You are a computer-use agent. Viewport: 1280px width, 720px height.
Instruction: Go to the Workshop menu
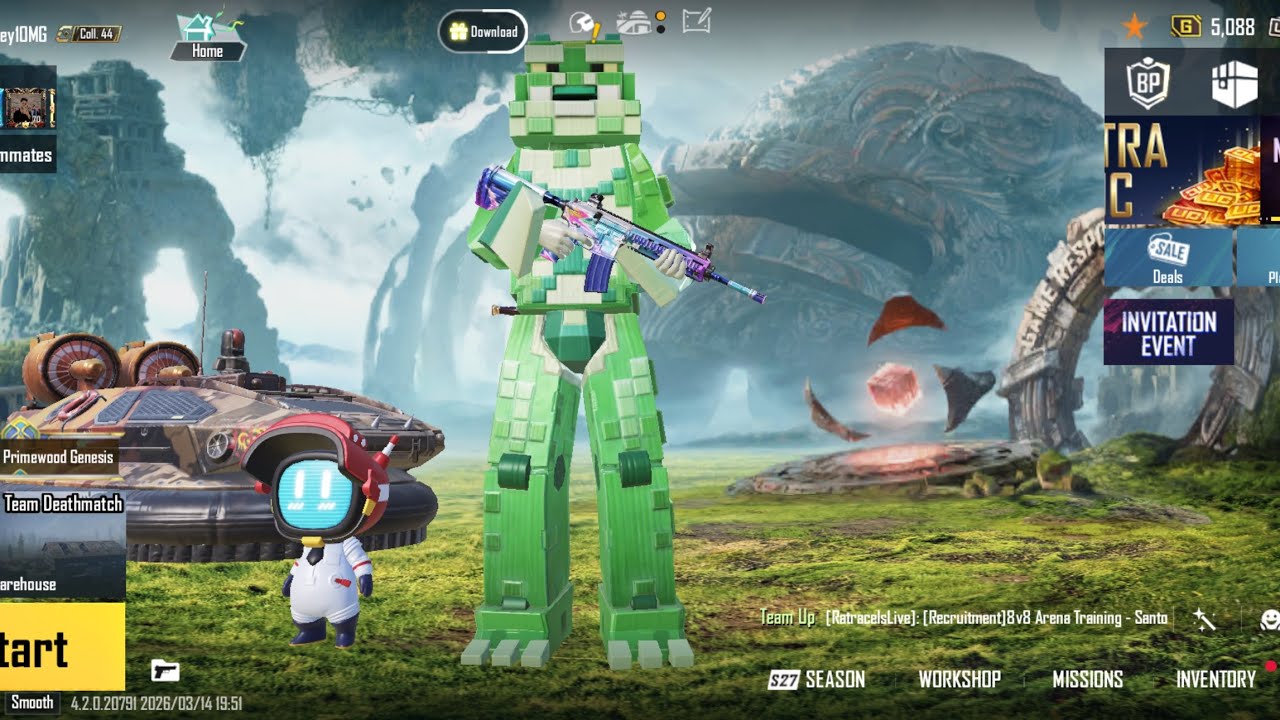click(959, 680)
